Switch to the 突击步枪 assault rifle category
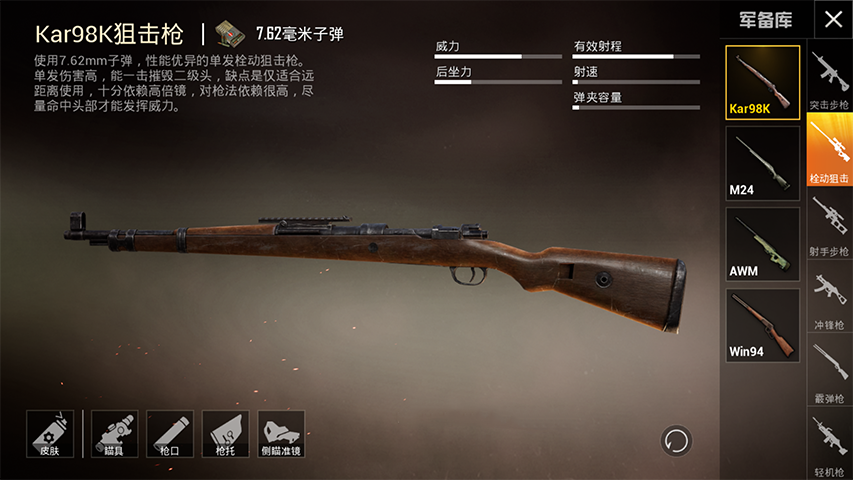Viewport: 854px width, 480px height. click(829, 80)
